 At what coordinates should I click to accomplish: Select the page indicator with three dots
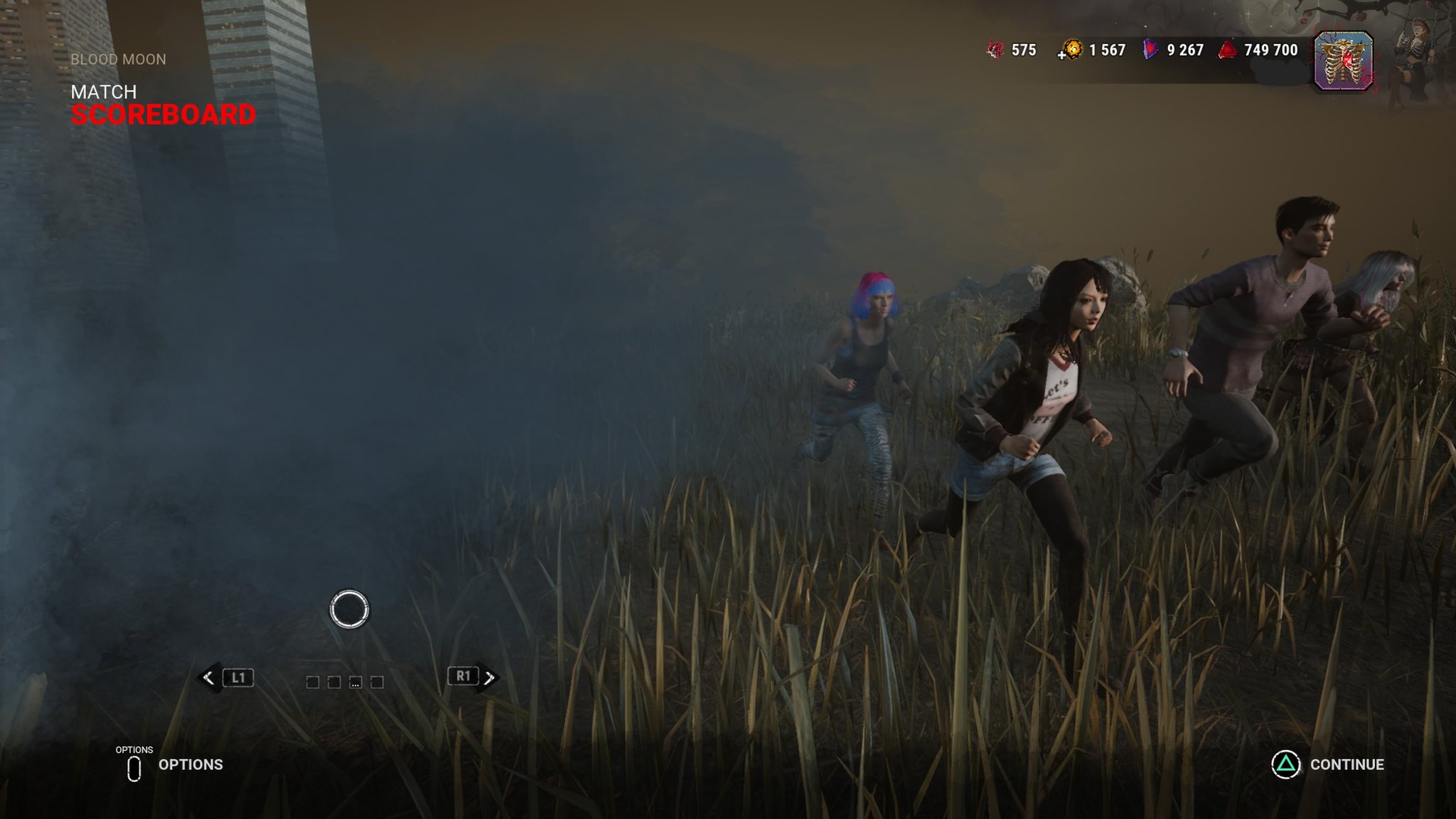coord(355,682)
